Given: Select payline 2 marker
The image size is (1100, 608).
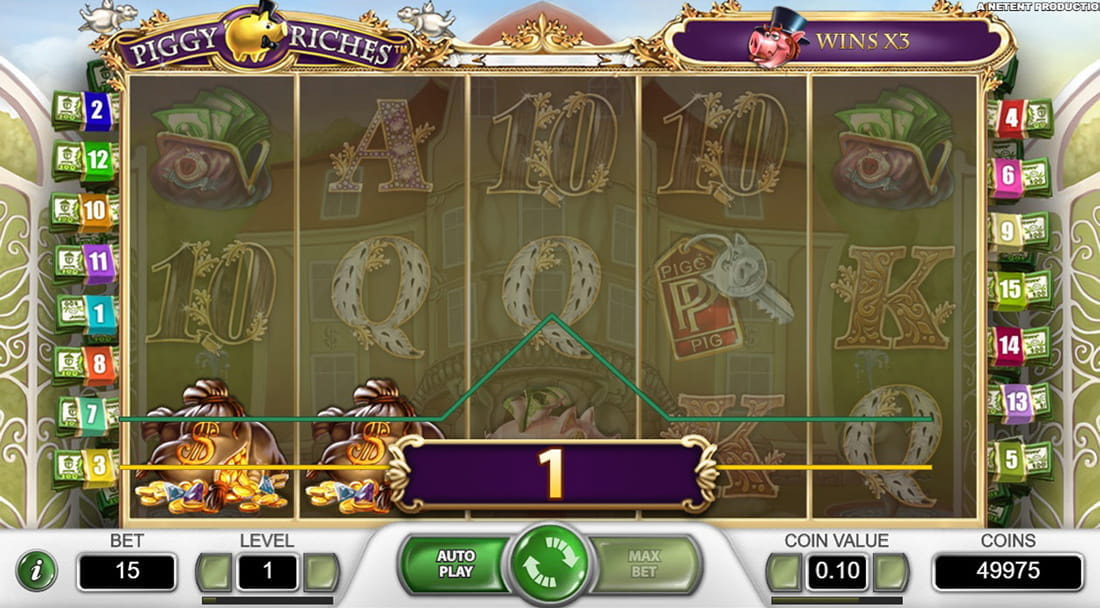Looking at the screenshot, I should (x=98, y=110).
